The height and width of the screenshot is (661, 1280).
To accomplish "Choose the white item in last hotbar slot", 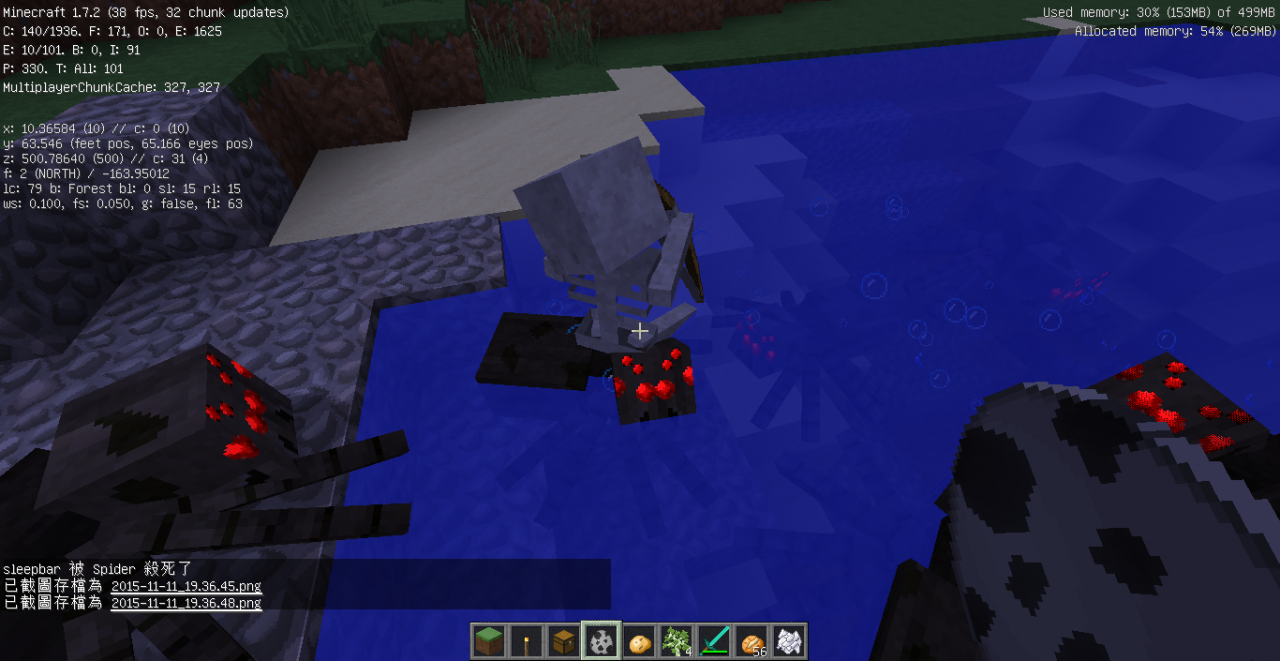I will (789, 641).
